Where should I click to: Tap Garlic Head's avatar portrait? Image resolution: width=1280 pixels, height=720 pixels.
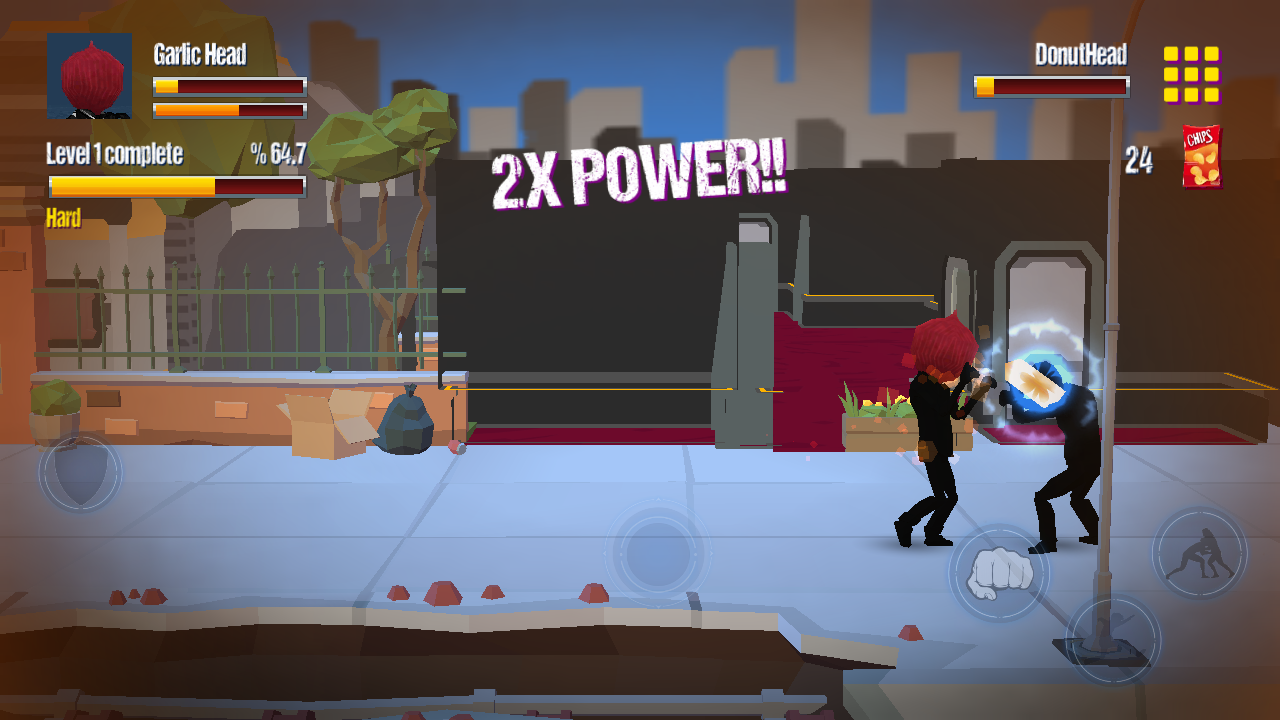tap(90, 77)
